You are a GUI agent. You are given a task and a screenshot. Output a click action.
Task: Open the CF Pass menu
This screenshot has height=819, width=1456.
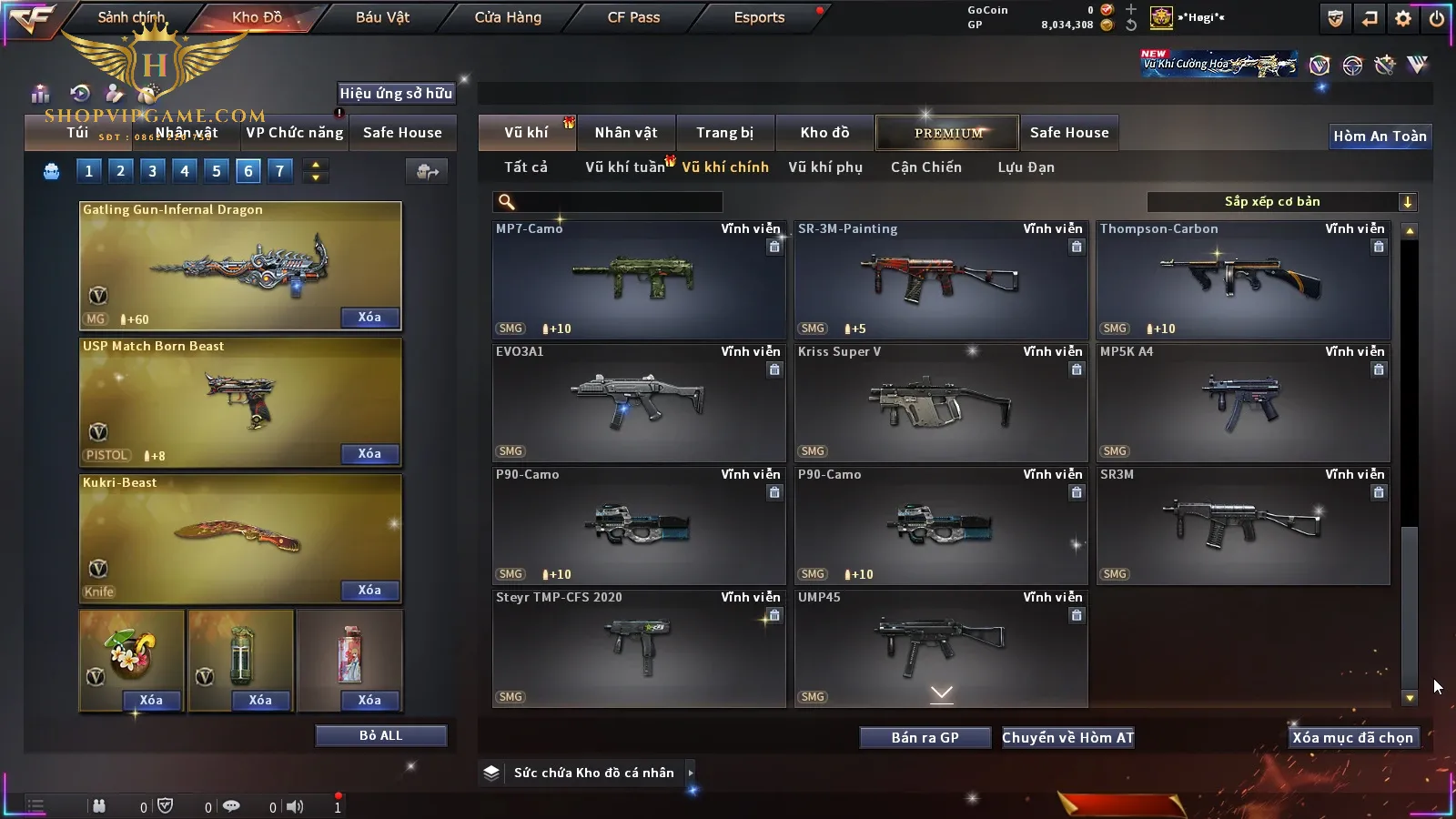[633, 17]
